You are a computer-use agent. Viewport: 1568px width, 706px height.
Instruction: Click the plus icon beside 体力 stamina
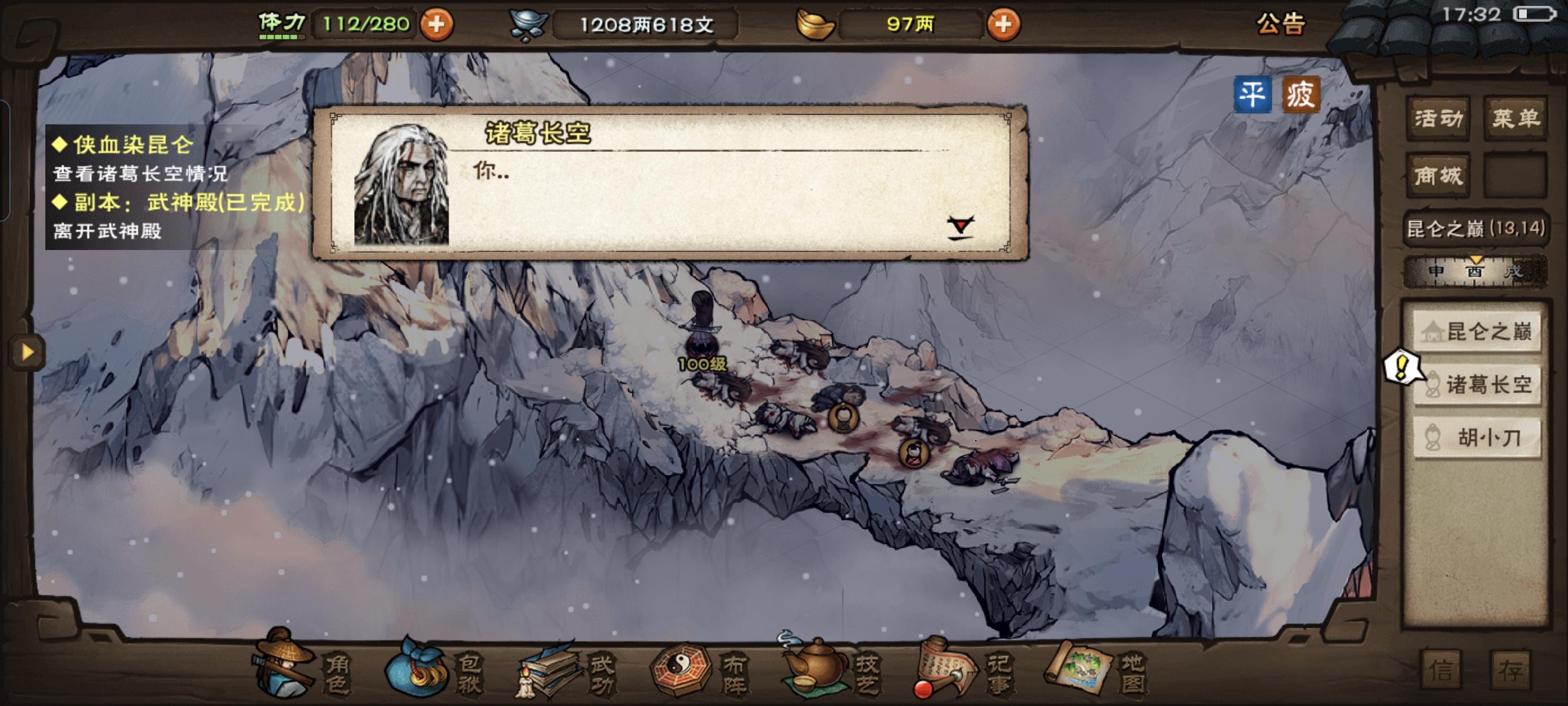point(436,25)
